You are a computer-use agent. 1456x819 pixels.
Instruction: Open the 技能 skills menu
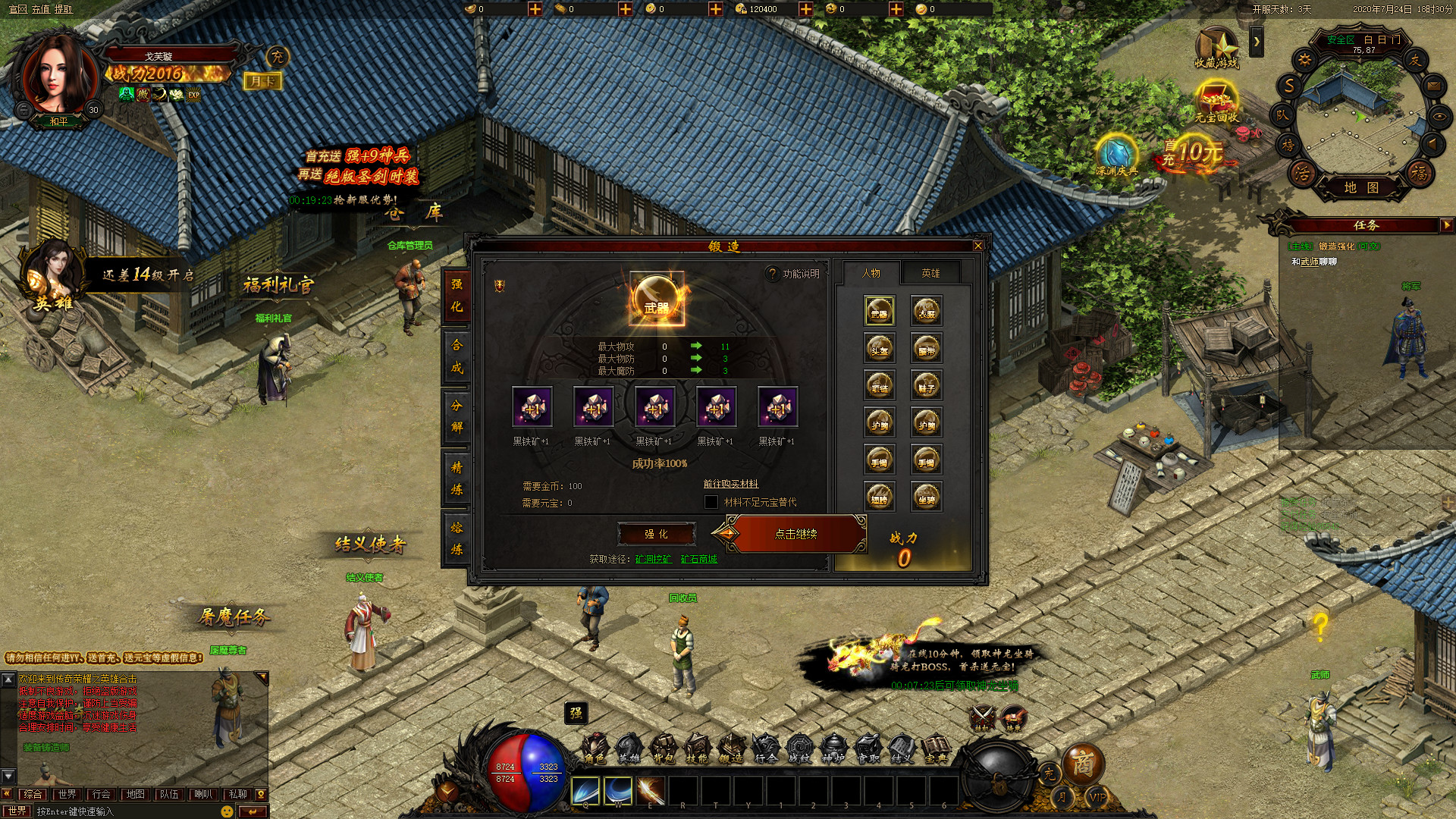[697, 748]
